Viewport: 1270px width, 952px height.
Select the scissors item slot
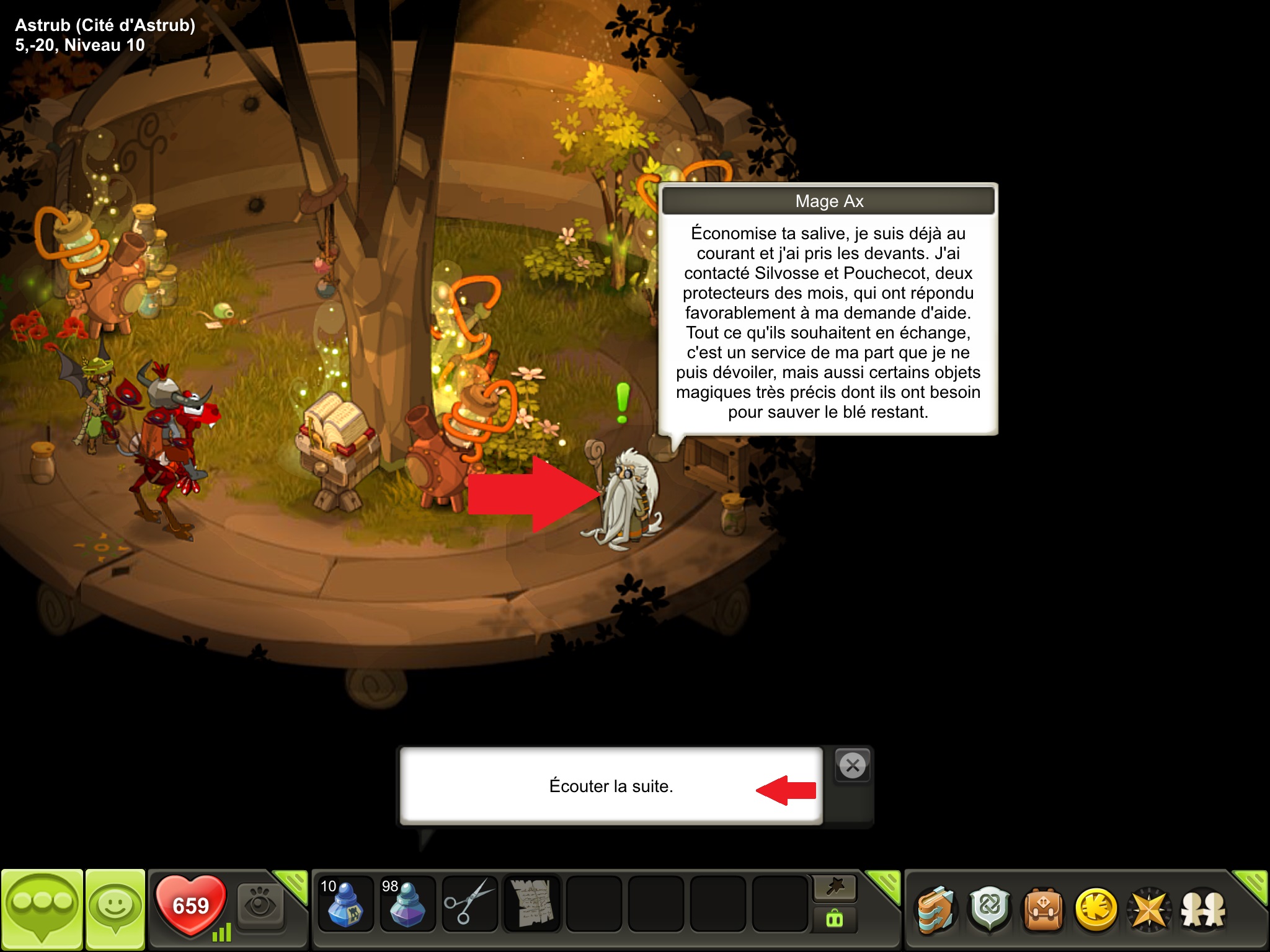coord(469,904)
